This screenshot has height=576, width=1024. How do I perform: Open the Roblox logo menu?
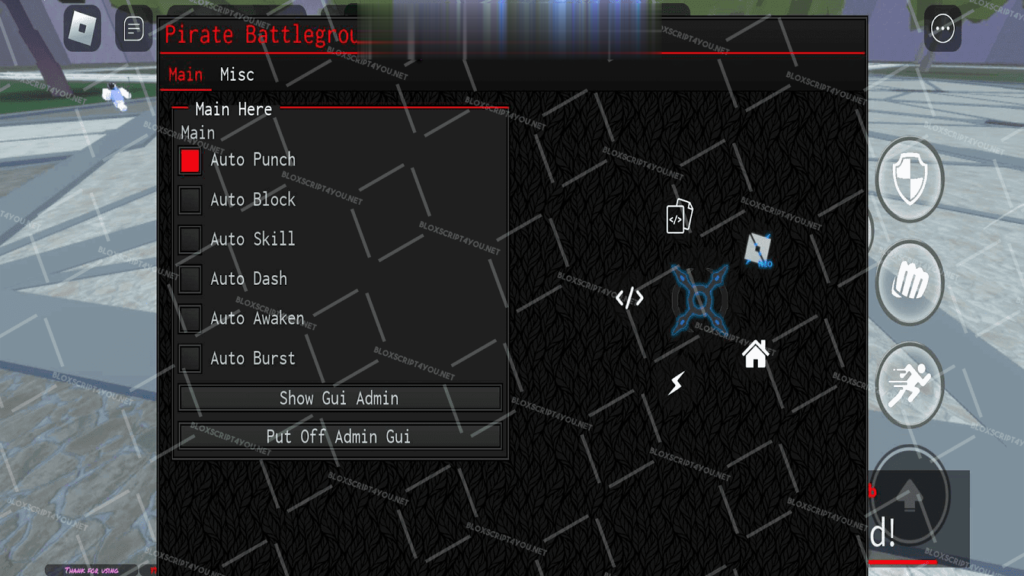(82, 29)
